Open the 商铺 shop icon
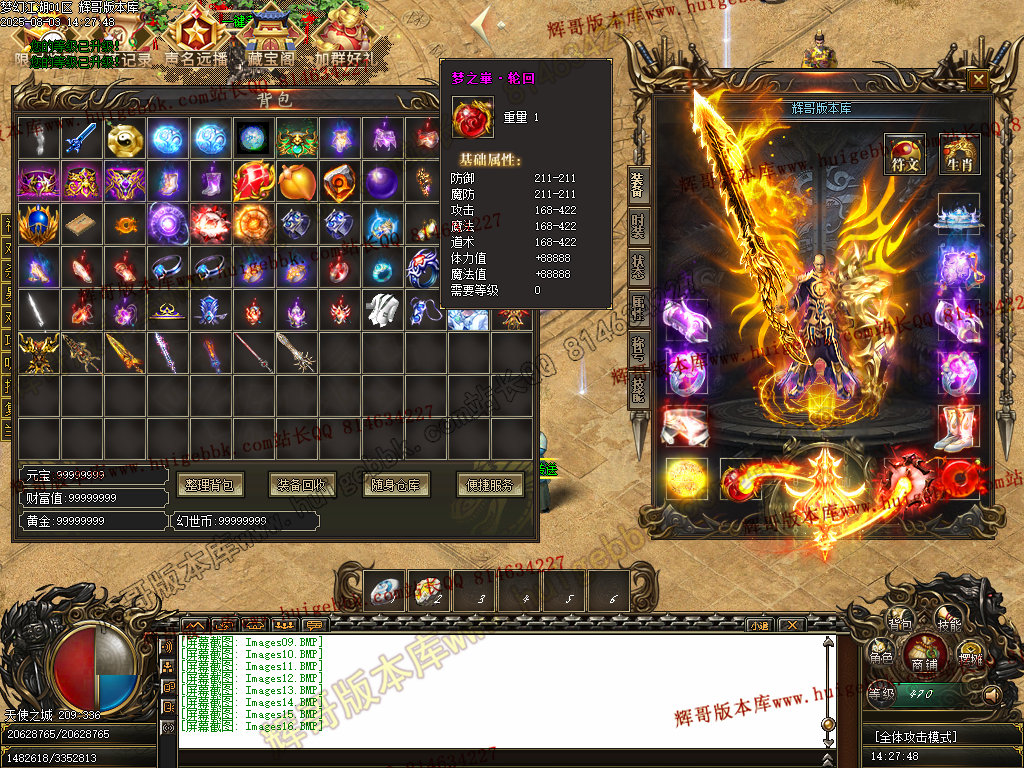Image resolution: width=1024 pixels, height=768 pixels. pos(924,655)
